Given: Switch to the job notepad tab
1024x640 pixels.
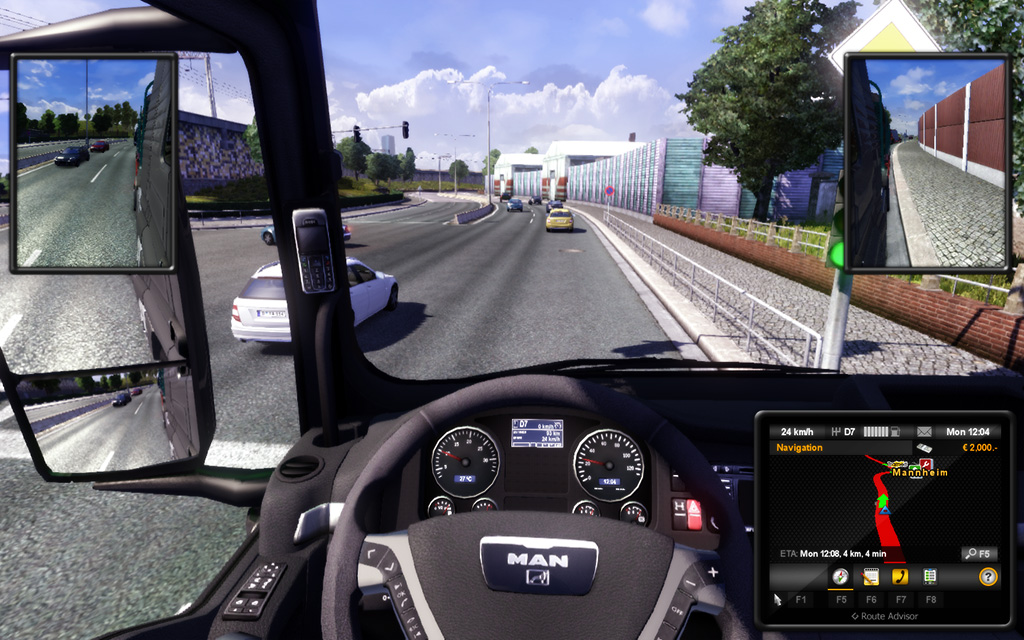Looking at the screenshot, I should (x=870, y=577).
